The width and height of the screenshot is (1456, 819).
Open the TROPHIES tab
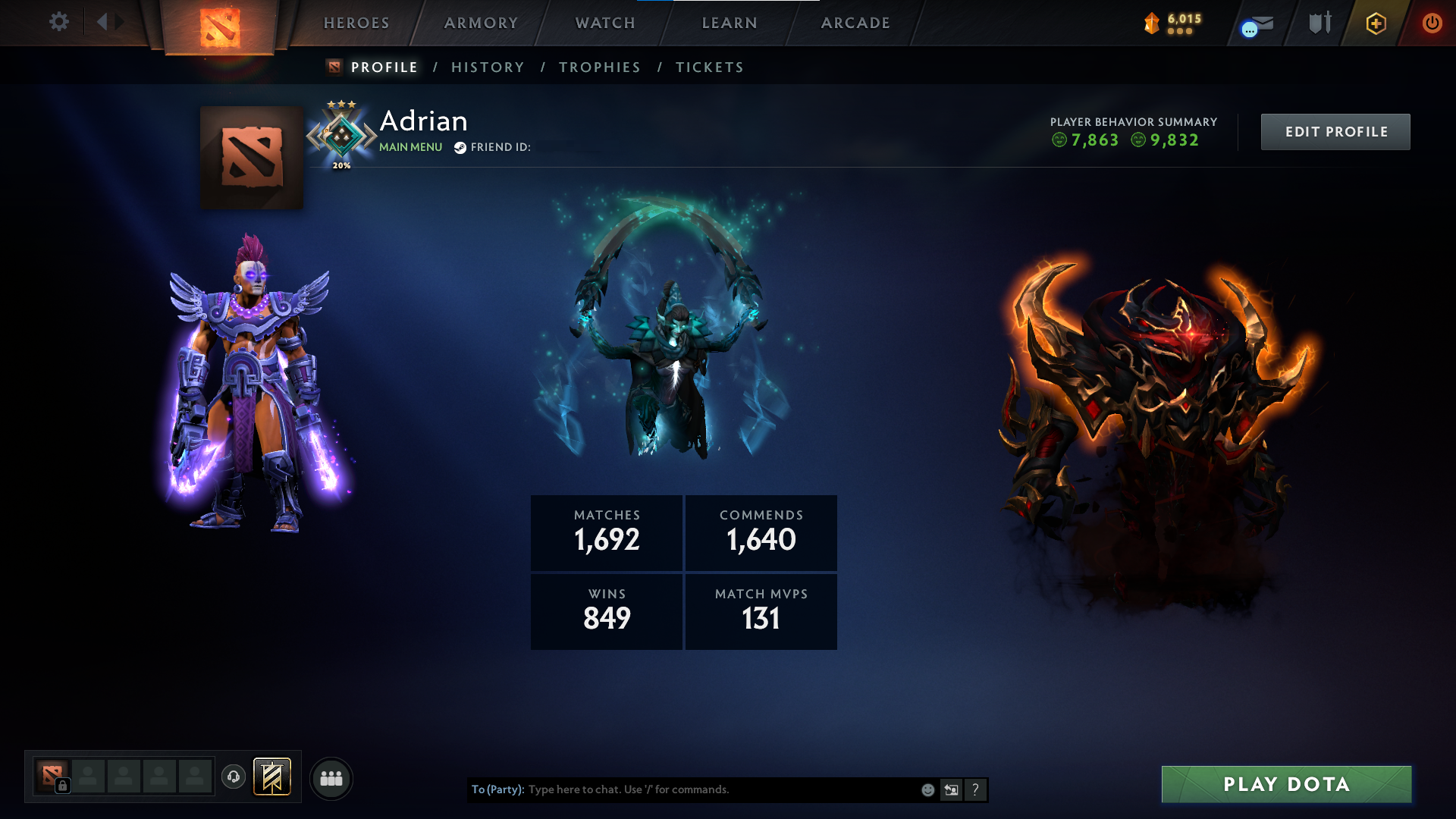coord(599,67)
